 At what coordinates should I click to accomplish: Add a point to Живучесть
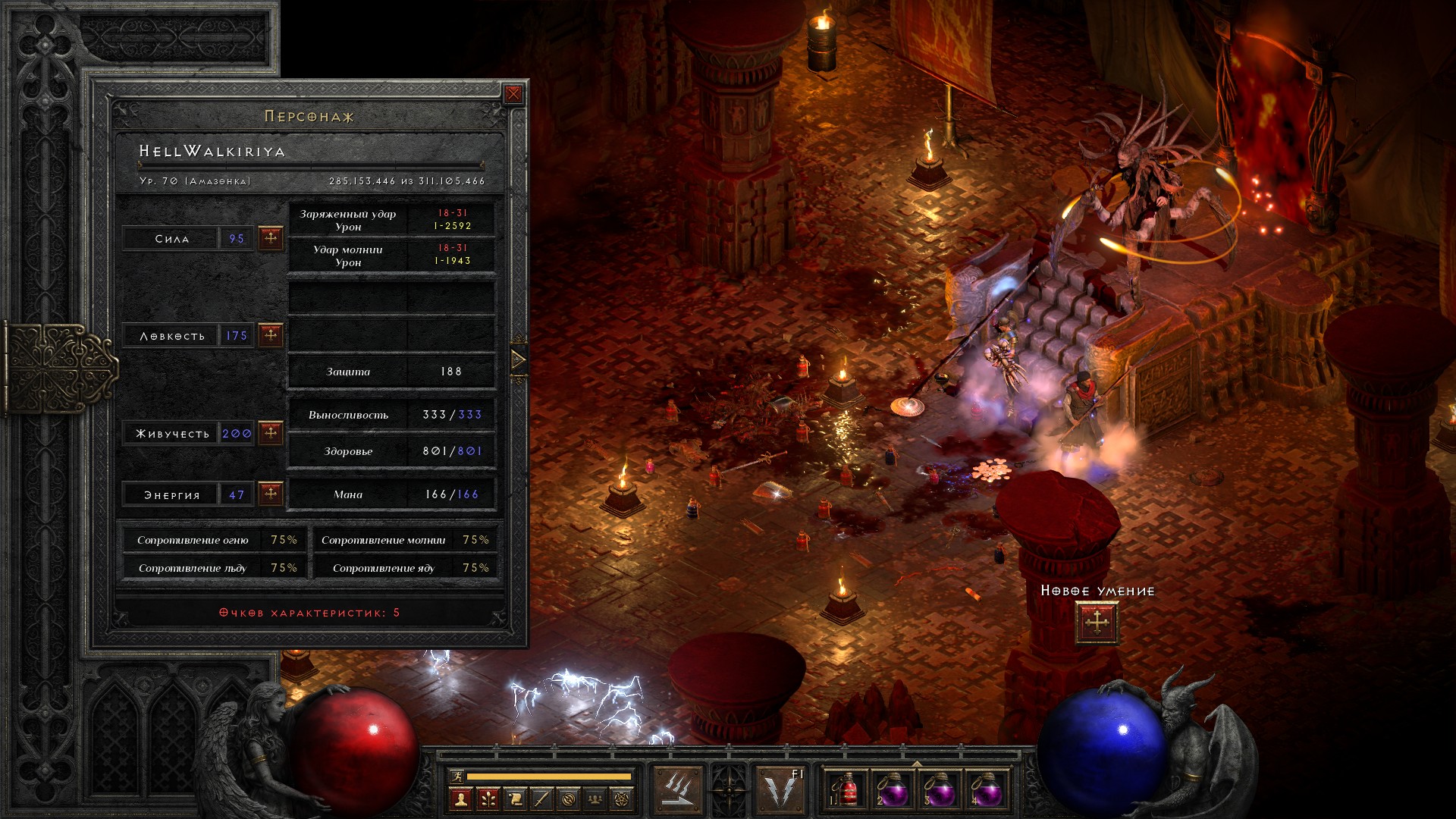coord(271,433)
